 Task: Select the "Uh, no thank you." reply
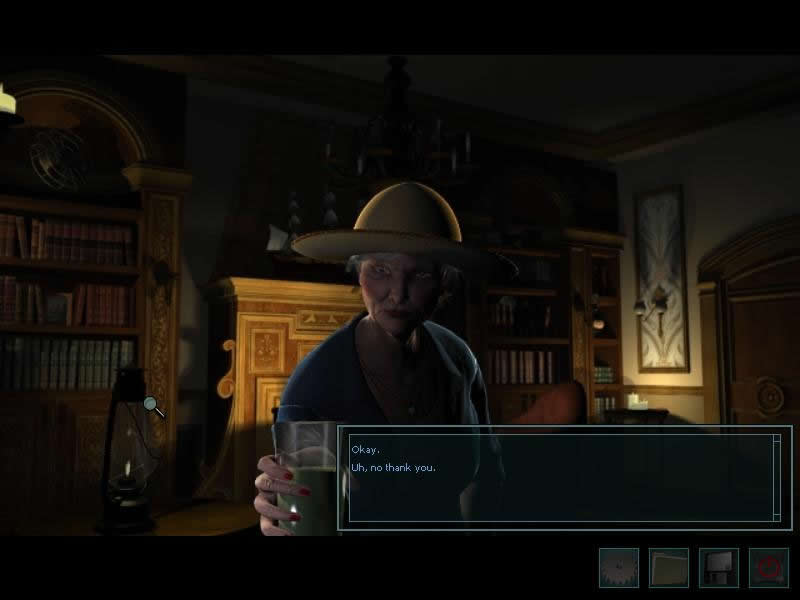point(394,467)
